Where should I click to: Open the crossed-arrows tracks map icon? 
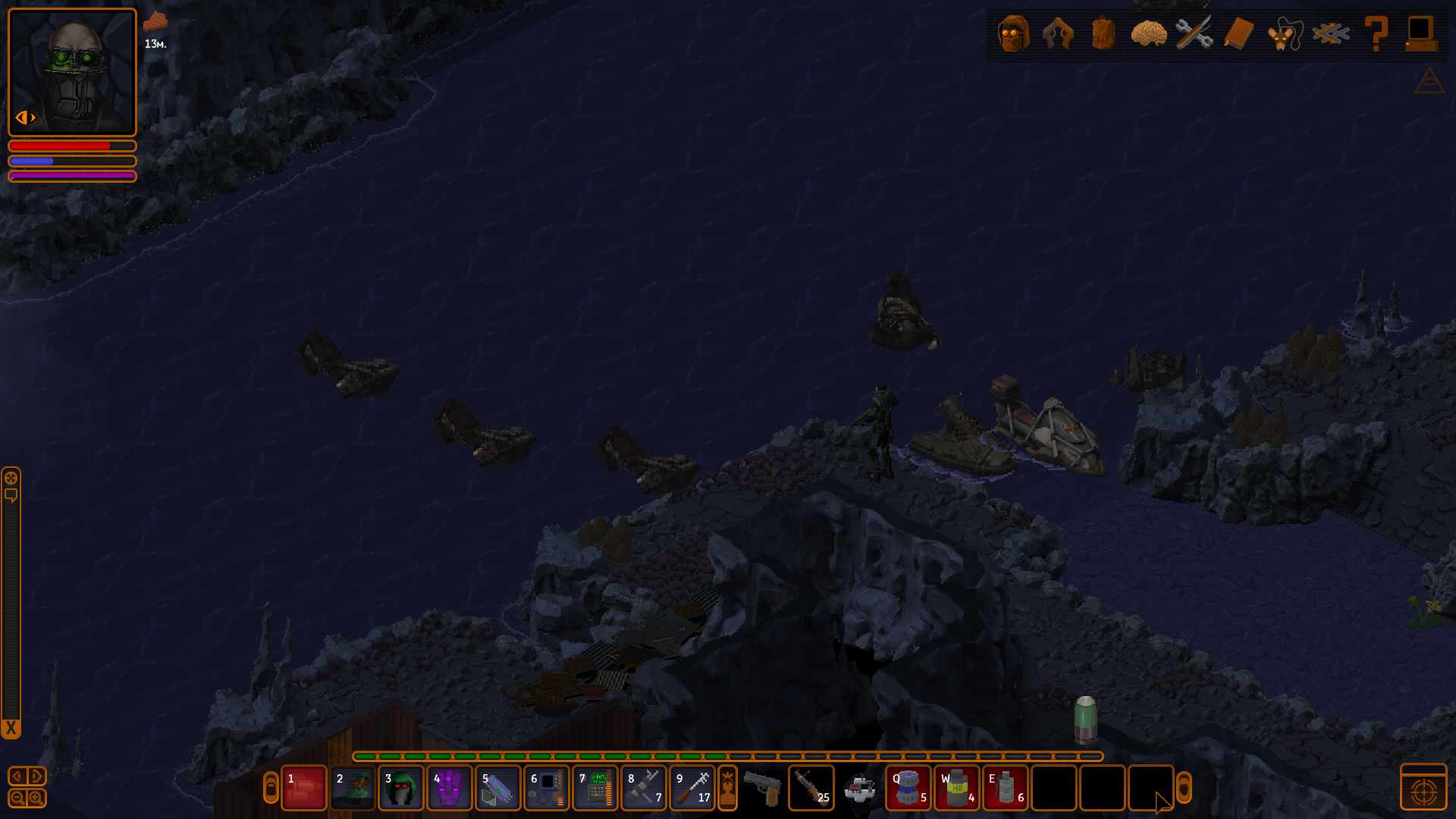pyautogui.click(x=1331, y=33)
